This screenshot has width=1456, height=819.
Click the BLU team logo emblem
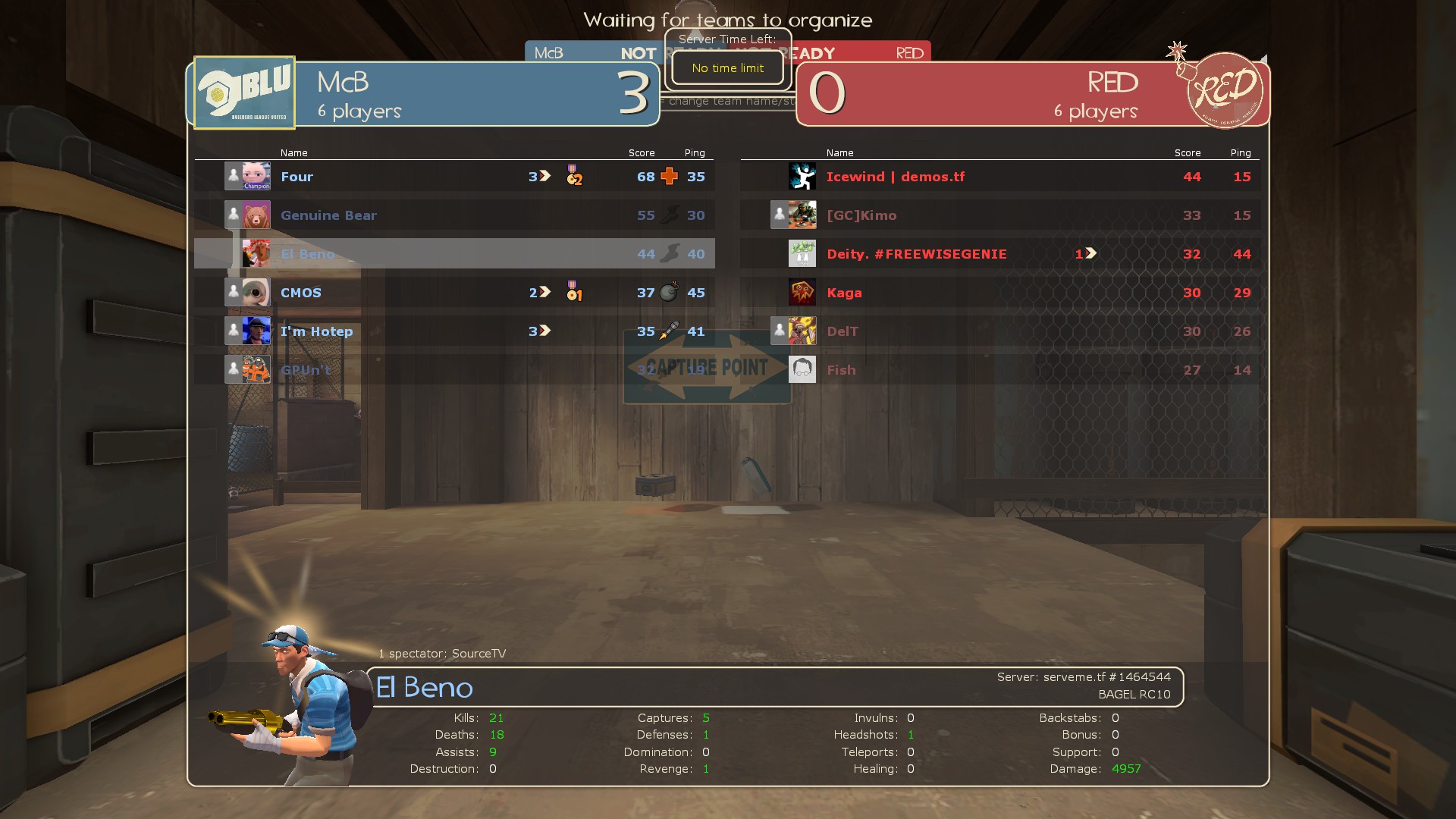(x=244, y=93)
